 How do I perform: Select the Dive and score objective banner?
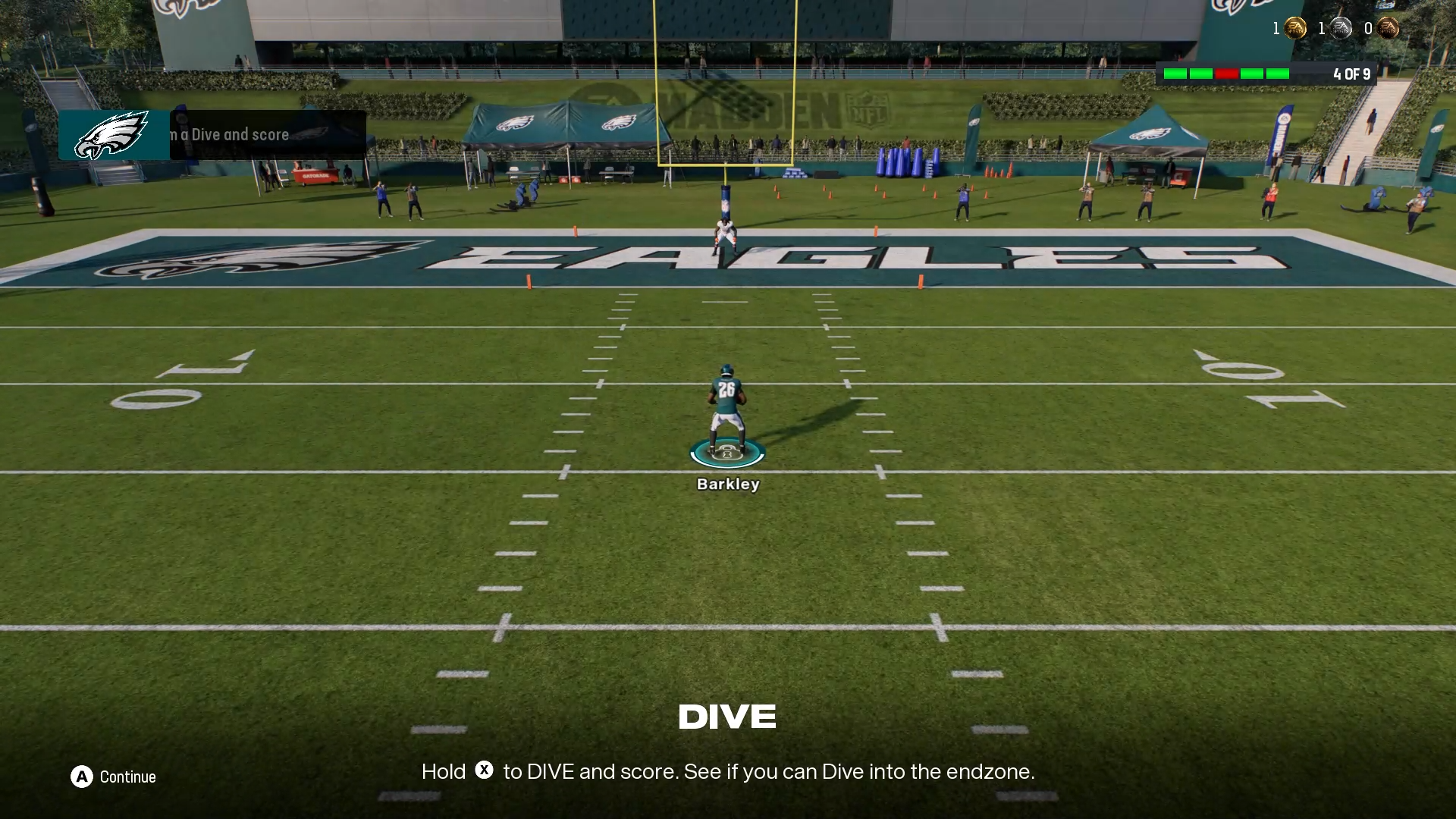click(212, 135)
